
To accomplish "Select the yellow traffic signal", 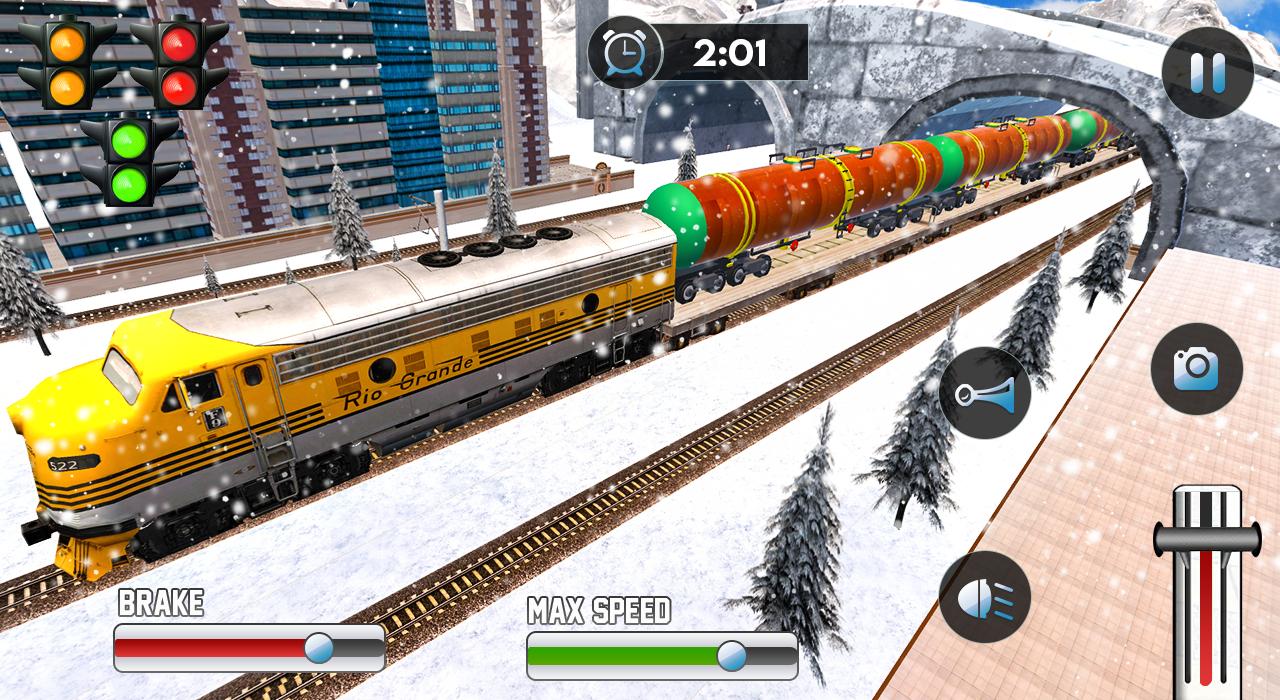I will coord(67,60).
